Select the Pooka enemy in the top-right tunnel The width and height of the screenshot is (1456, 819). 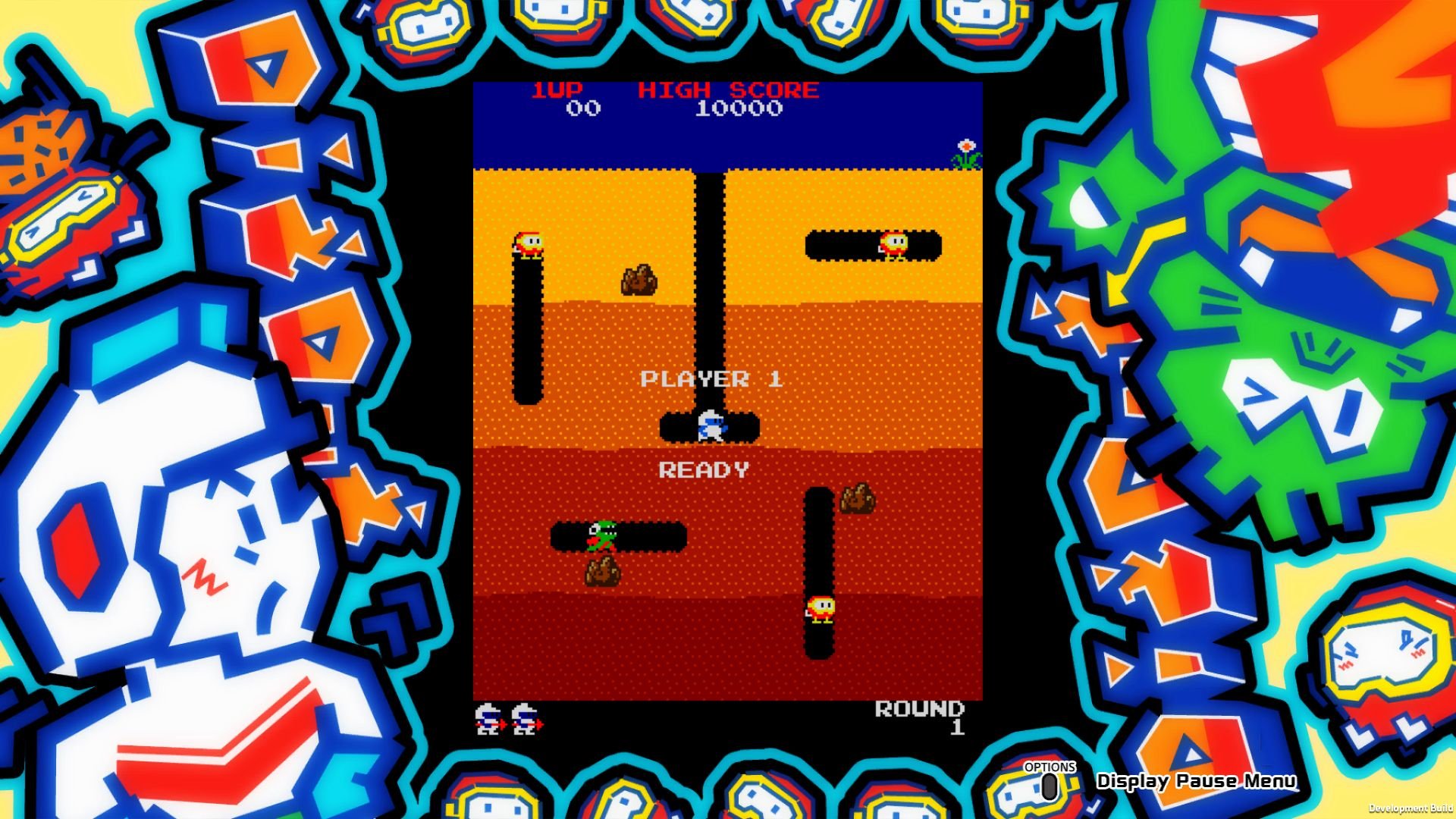coord(895,243)
